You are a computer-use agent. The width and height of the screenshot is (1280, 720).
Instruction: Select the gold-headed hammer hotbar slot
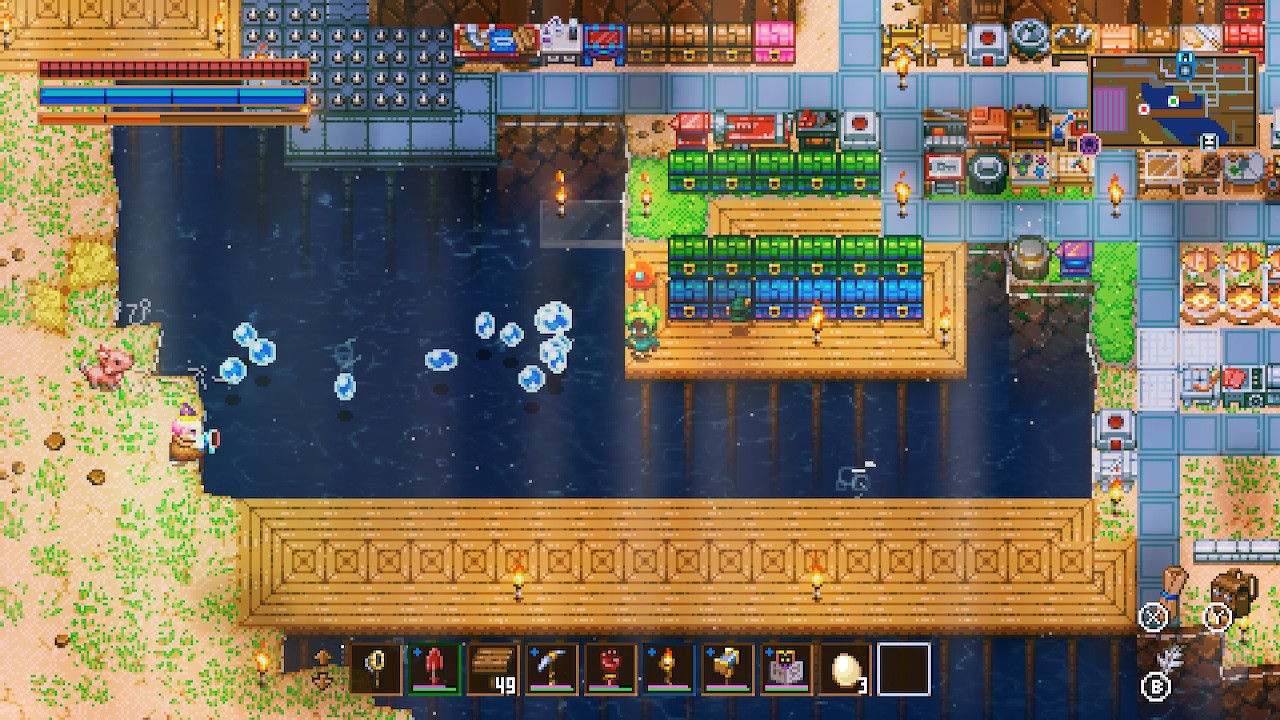pos(728,669)
